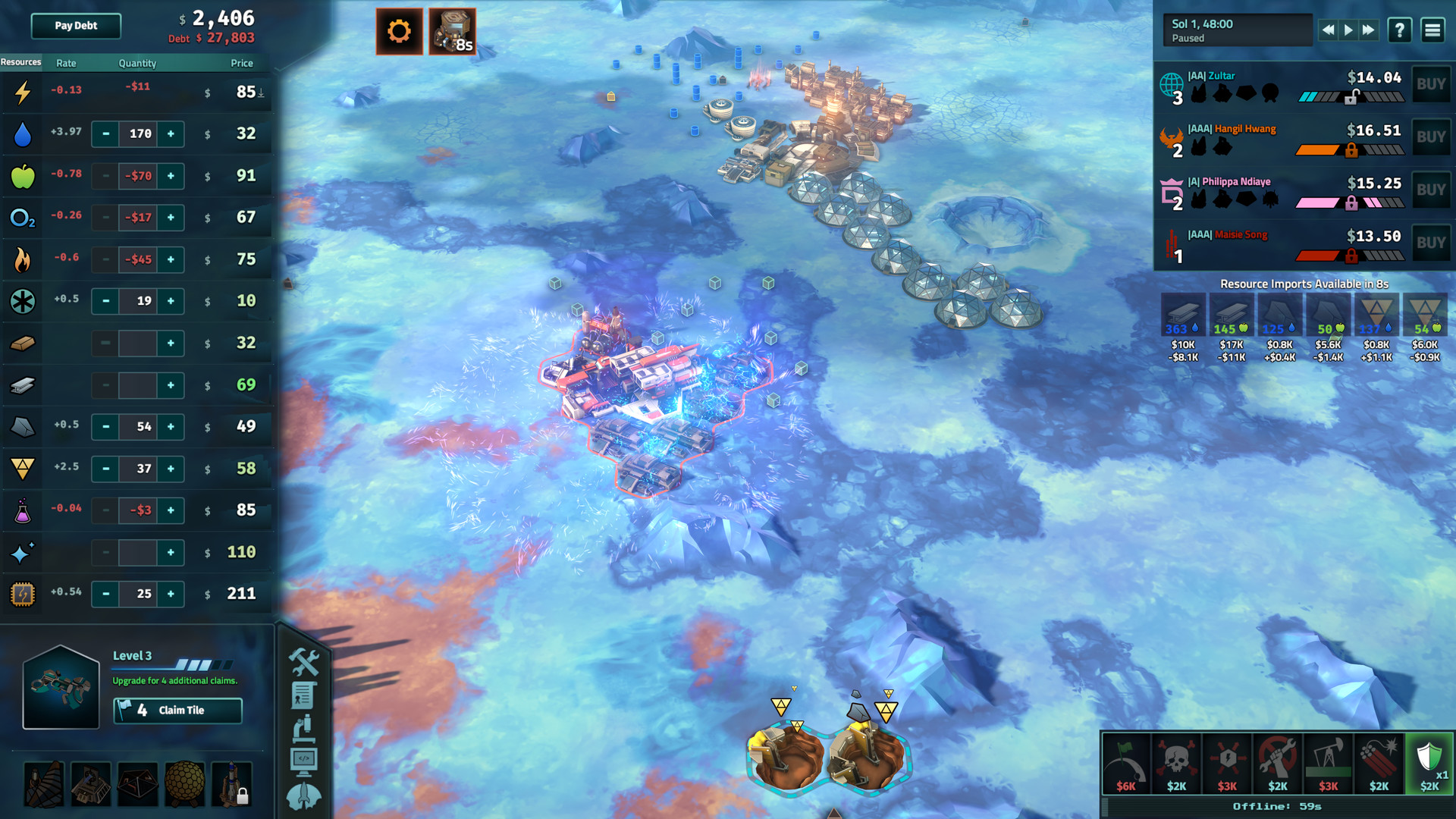Open the settings gear at the top
The image size is (1456, 819).
coord(400,31)
